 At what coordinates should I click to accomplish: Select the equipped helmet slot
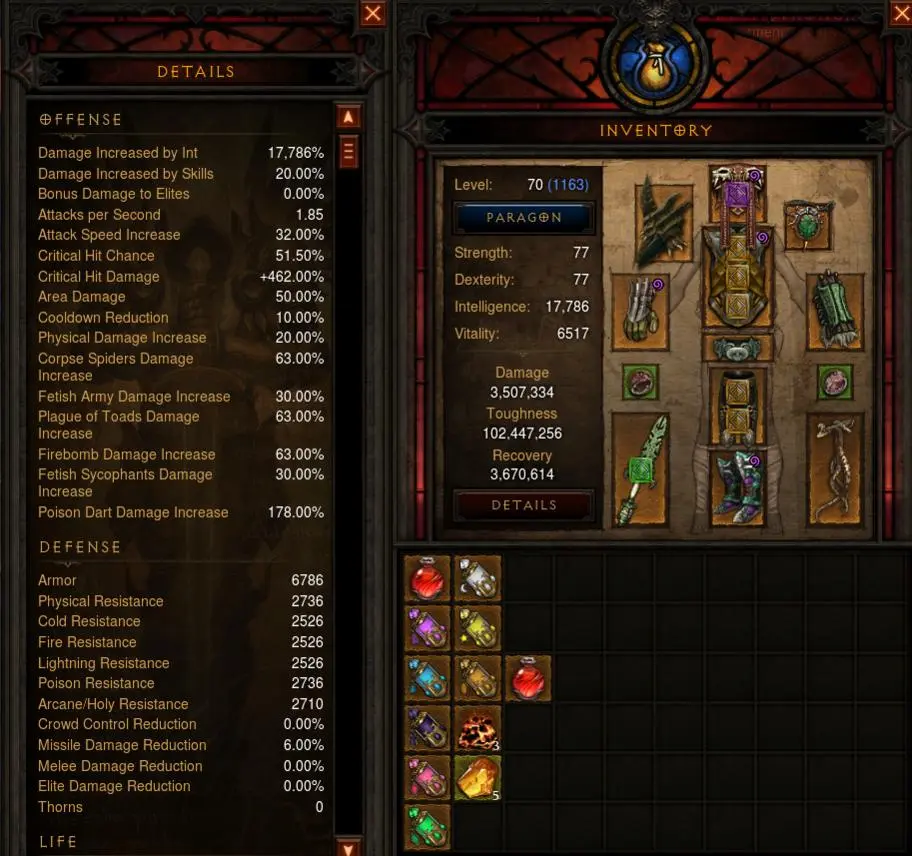pyautogui.click(x=737, y=191)
